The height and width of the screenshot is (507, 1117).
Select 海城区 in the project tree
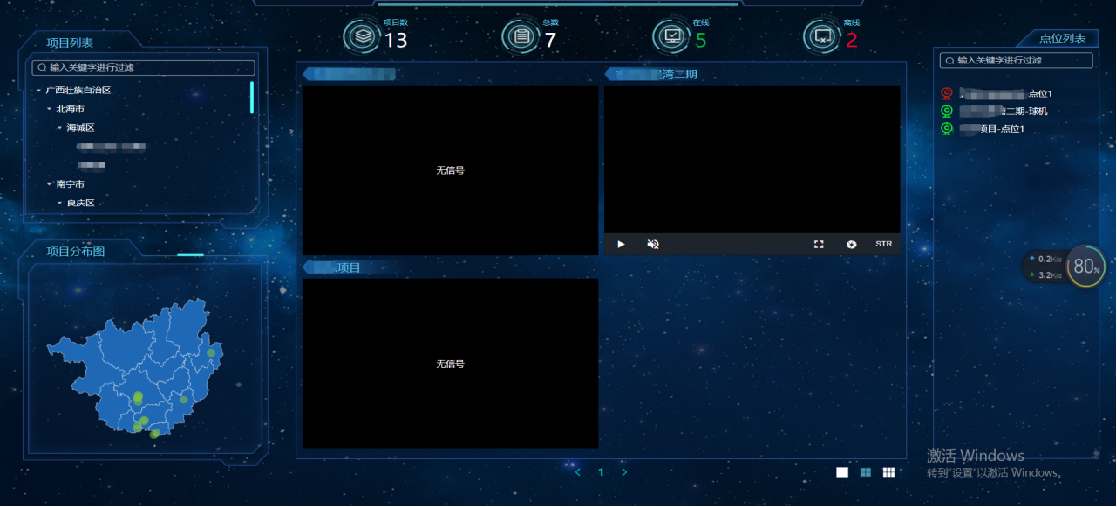tap(80, 128)
